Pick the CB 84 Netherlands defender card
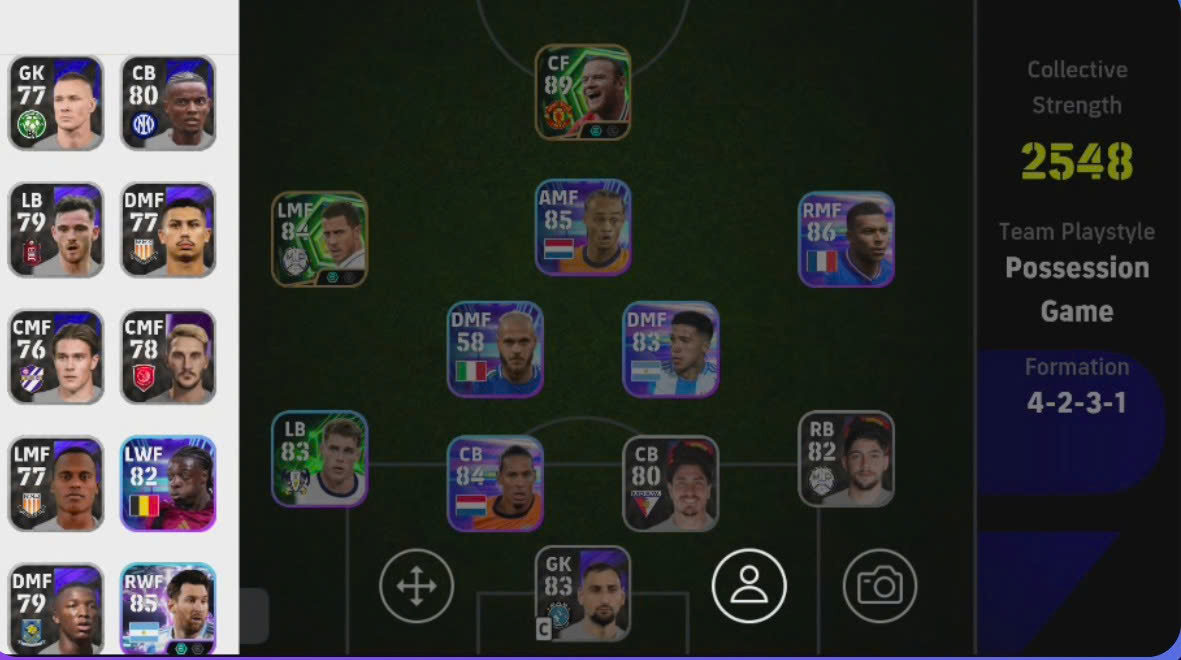 (x=495, y=483)
